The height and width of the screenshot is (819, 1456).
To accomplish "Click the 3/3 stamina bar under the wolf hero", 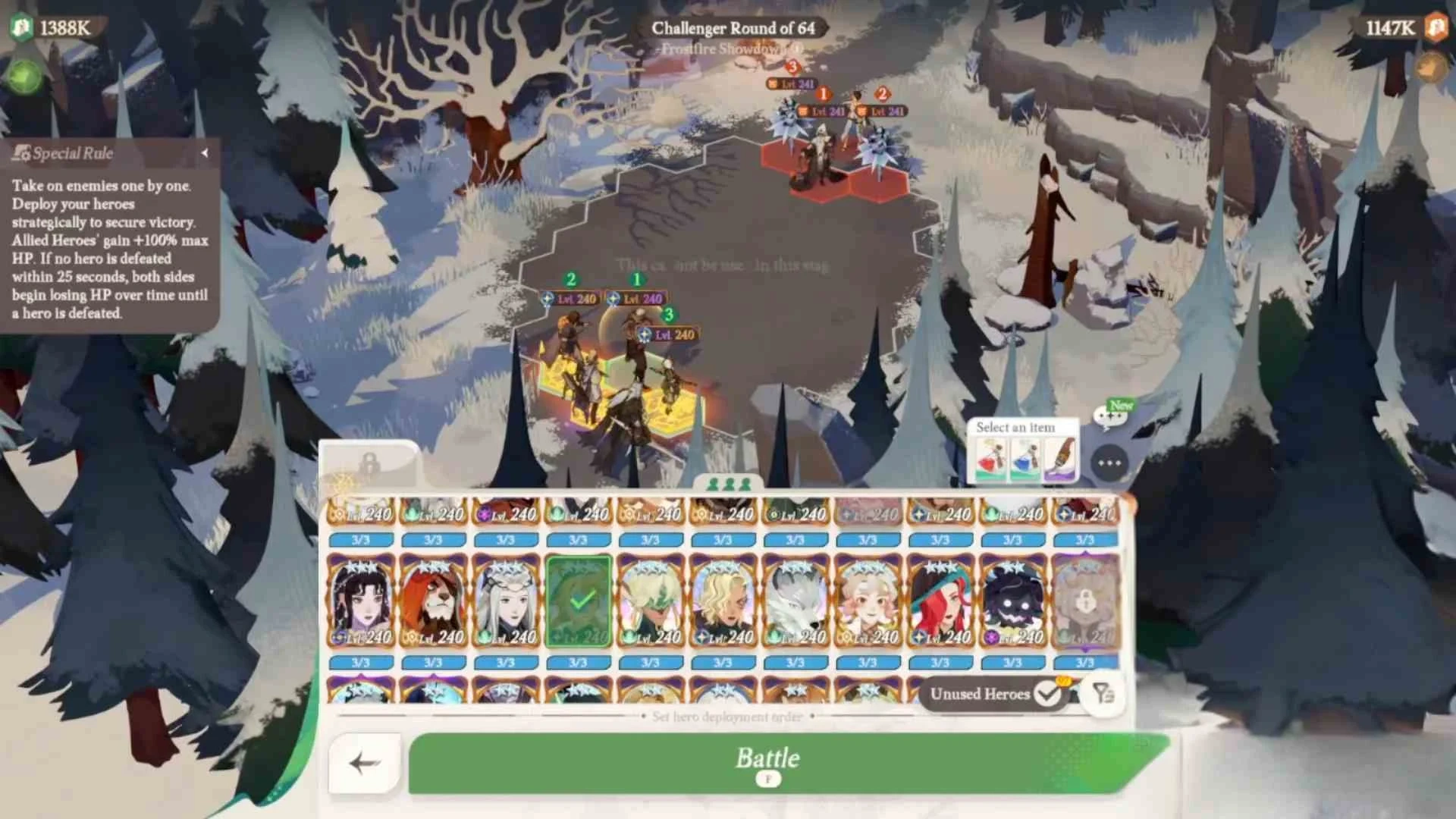I will click(x=796, y=663).
